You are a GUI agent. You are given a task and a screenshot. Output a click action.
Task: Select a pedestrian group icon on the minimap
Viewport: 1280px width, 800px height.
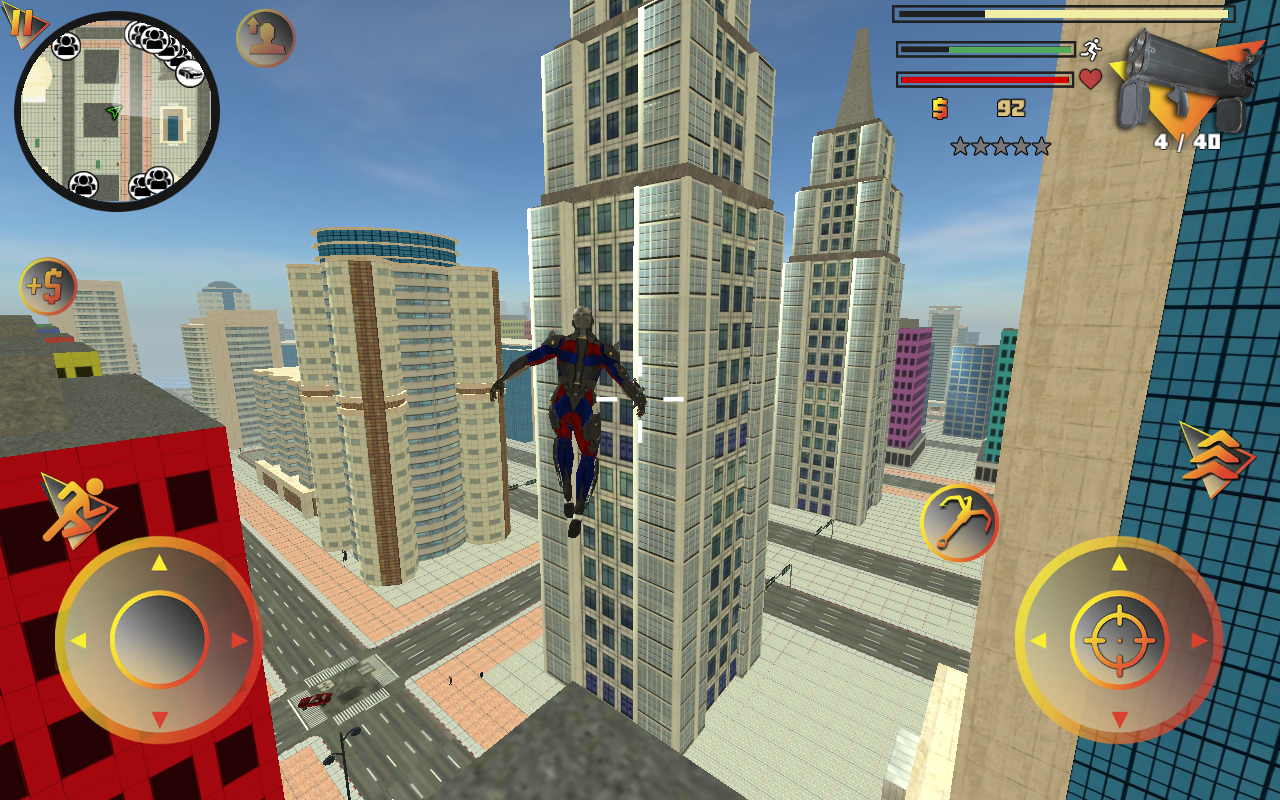(x=68, y=46)
